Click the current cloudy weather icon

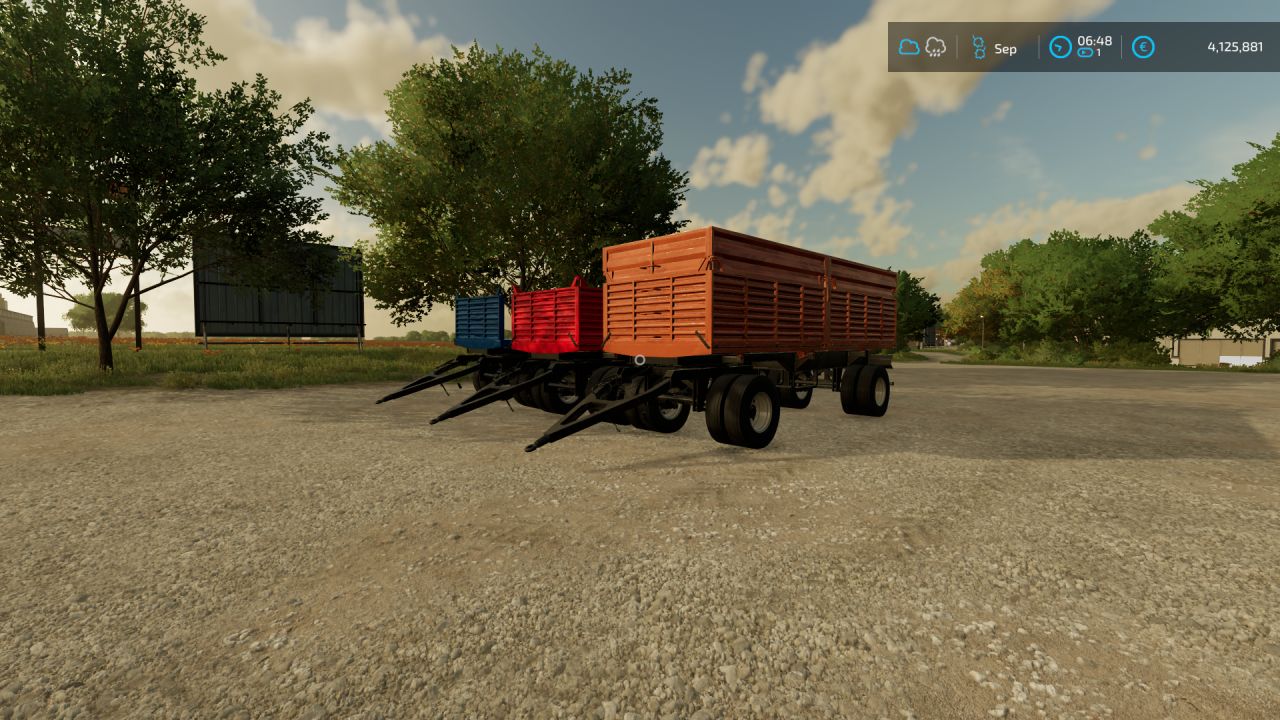pyautogui.click(x=908, y=47)
